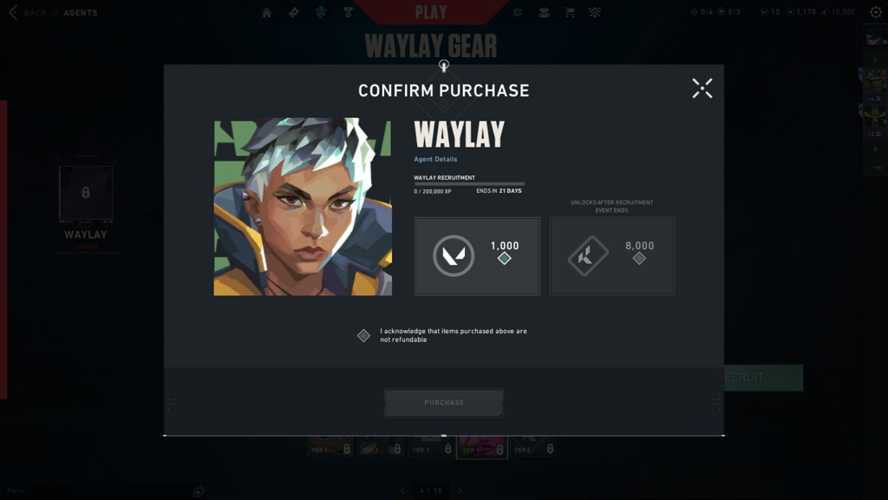Close the Confirm Purchase dialog
888x500 pixels.
point(702,88)
